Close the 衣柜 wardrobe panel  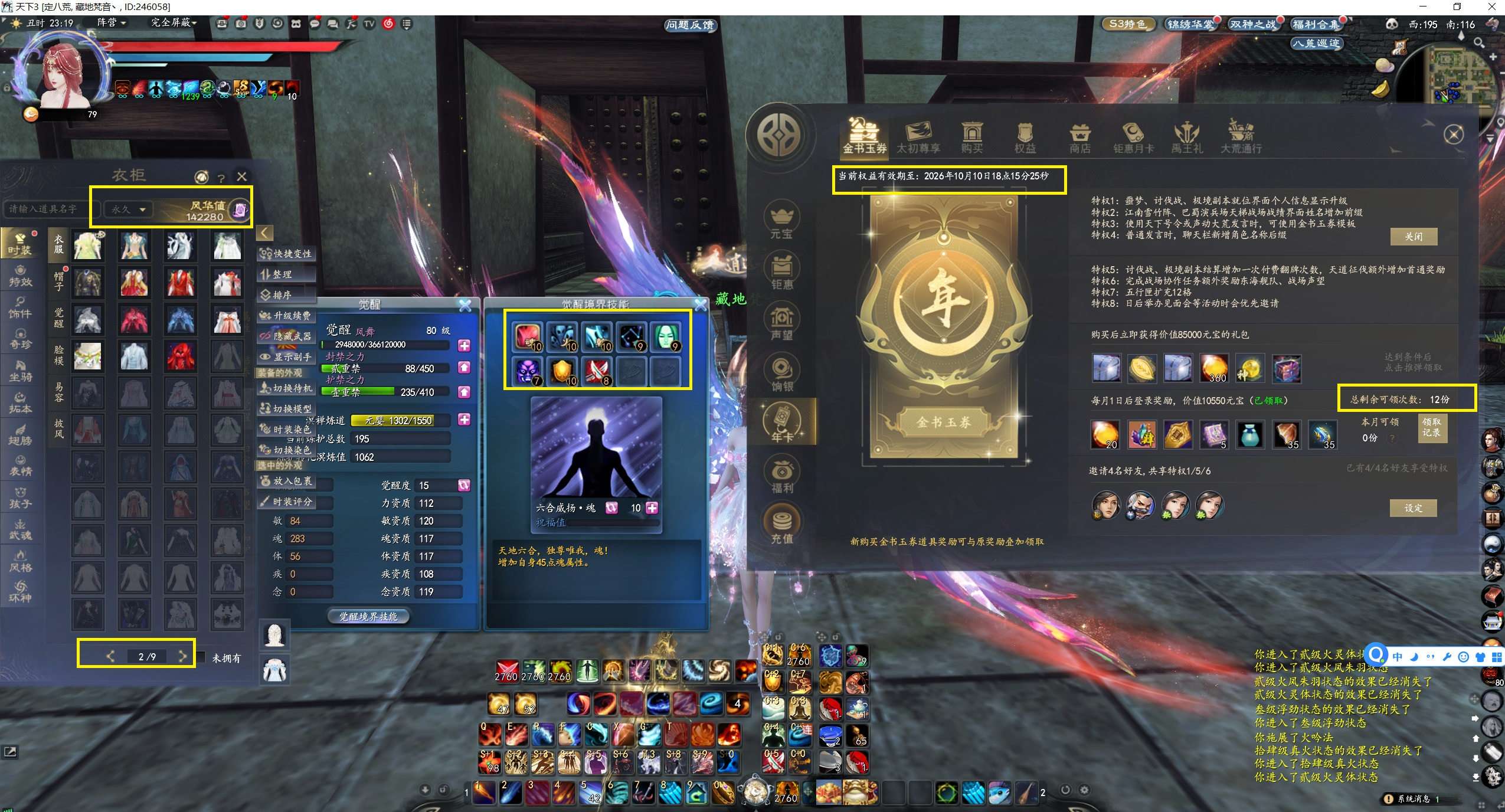[241, 176]
